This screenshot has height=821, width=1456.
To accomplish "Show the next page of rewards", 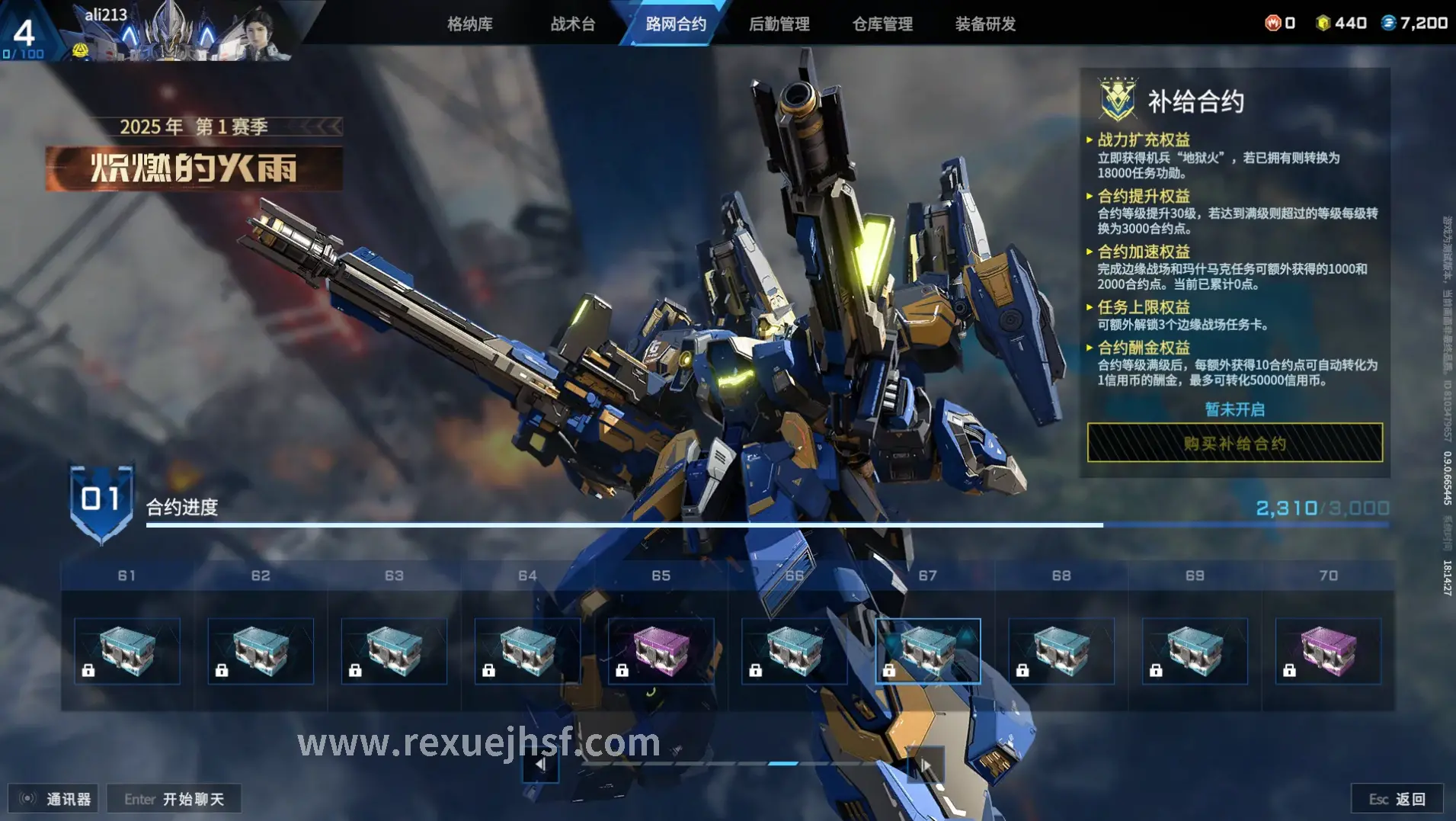I will (x=926, y=764).
